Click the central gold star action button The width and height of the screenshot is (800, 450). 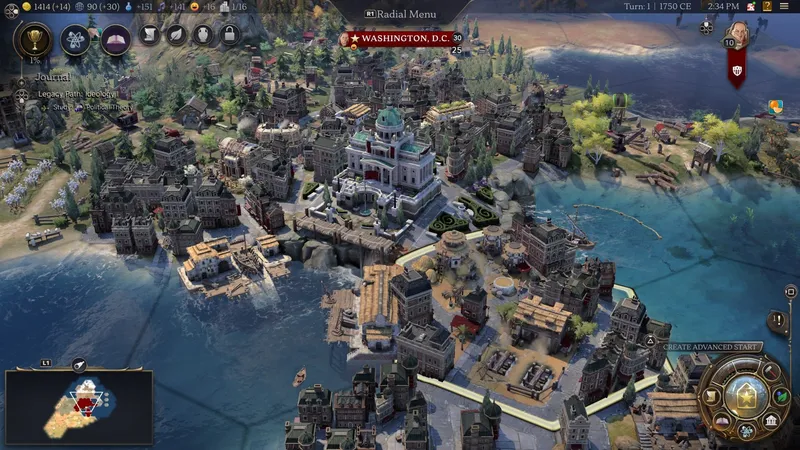click(745, 398)
